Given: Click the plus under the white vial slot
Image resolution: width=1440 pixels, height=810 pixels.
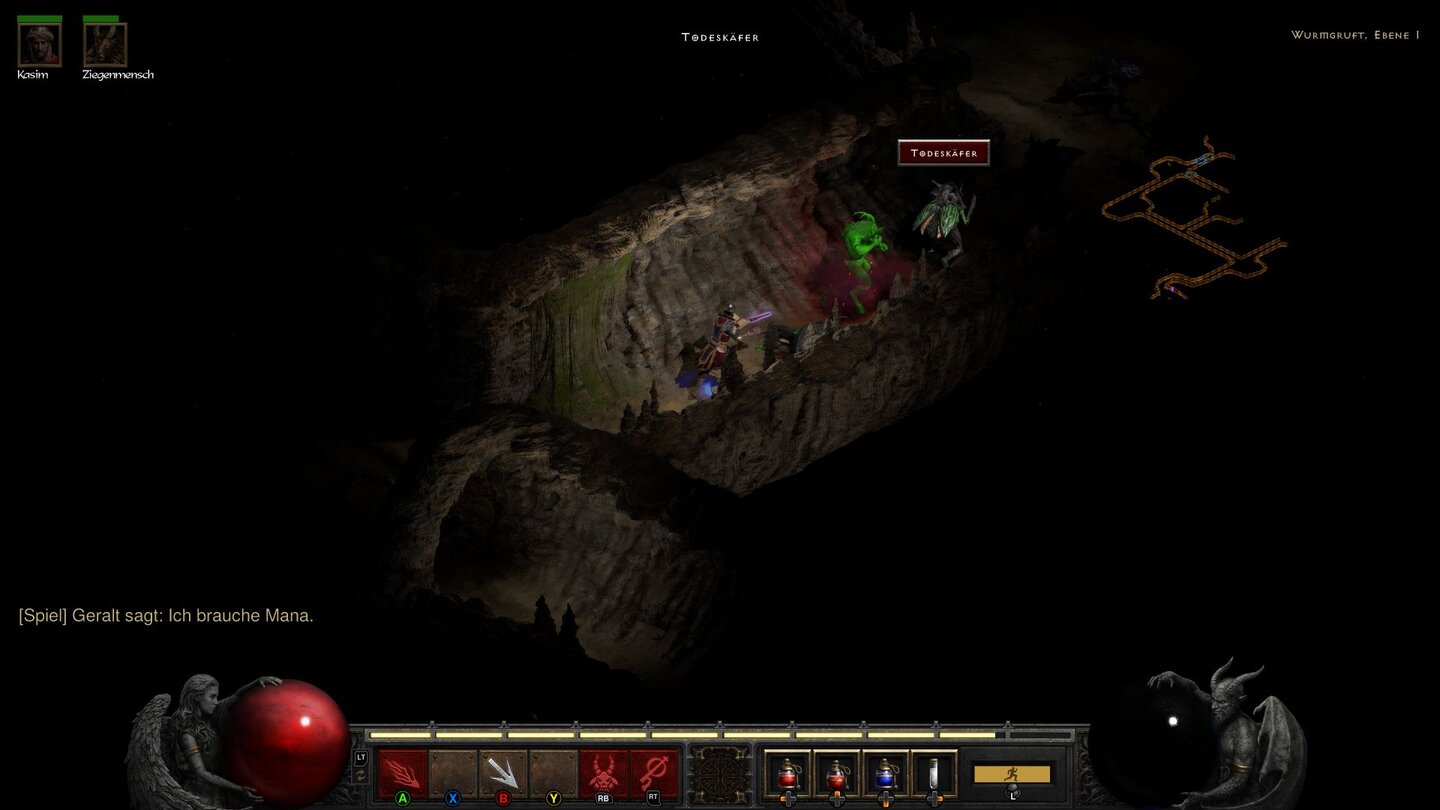Looking at the screenshot, I should [934, 800].
